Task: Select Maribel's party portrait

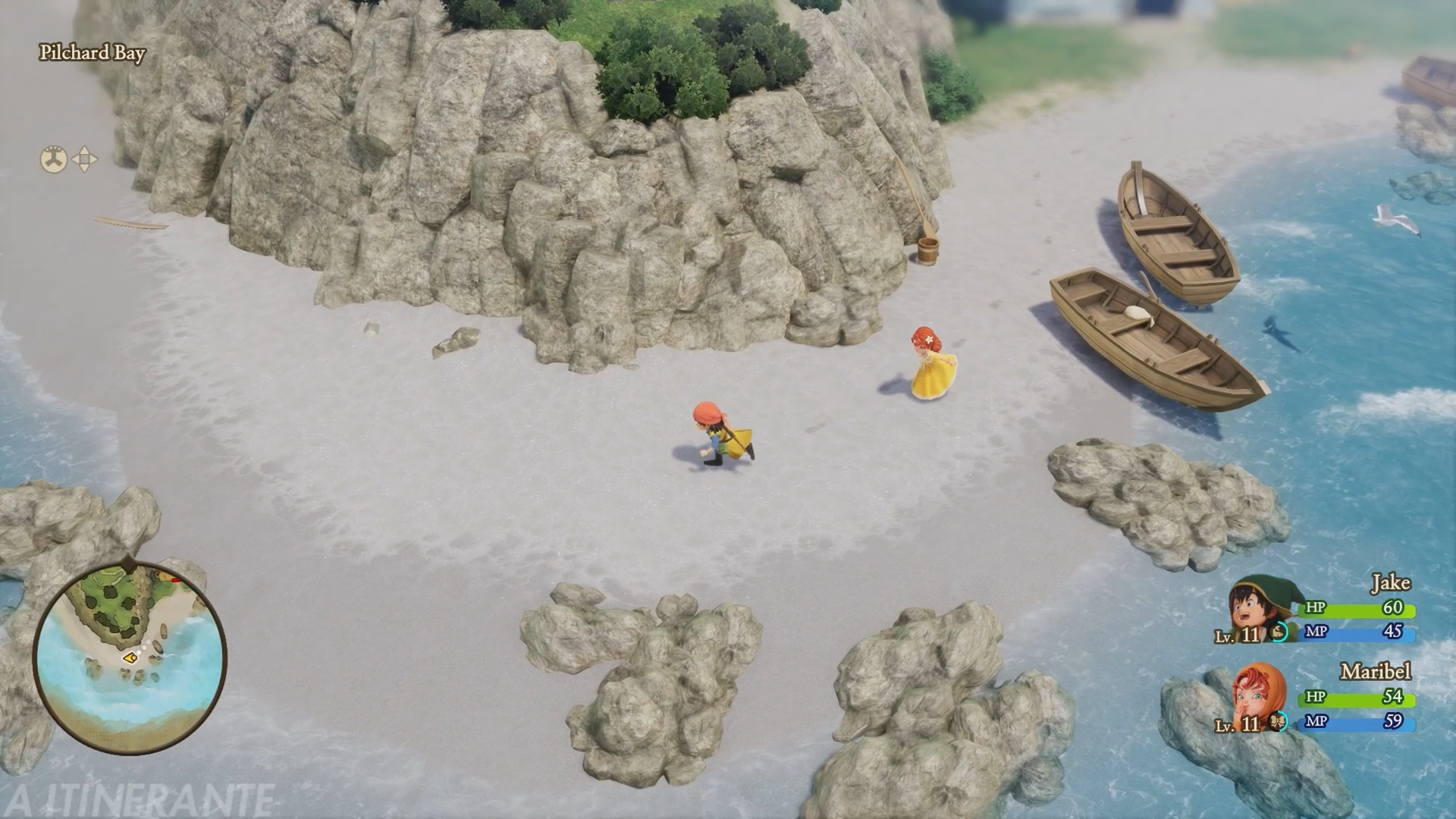Action: (x=1258, y=697)
